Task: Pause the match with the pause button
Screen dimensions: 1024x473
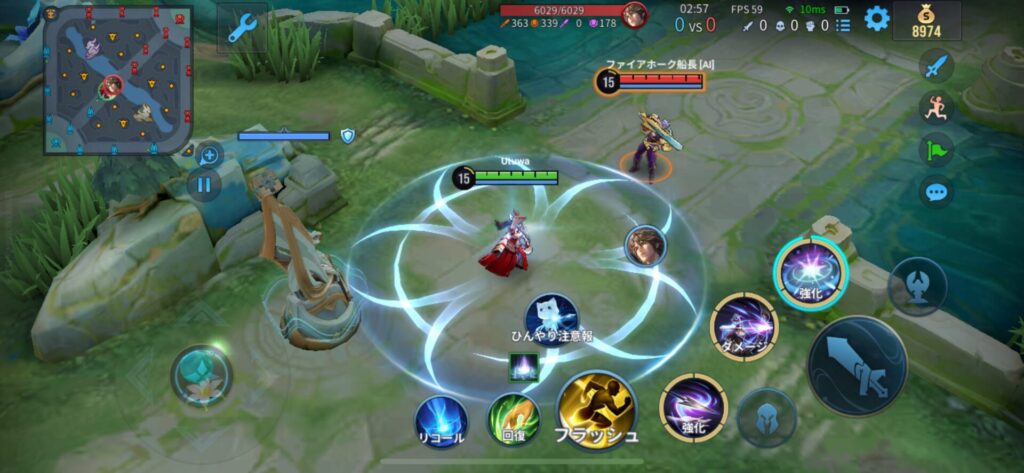Action: coord(204,184)
